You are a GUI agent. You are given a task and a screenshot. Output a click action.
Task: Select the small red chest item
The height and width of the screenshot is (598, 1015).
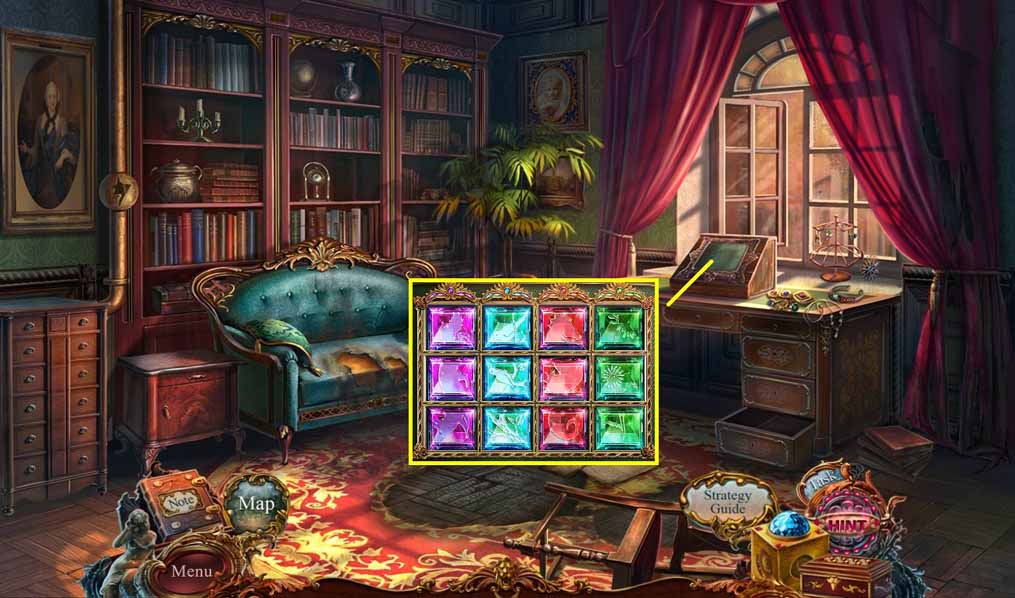(845, 575)
